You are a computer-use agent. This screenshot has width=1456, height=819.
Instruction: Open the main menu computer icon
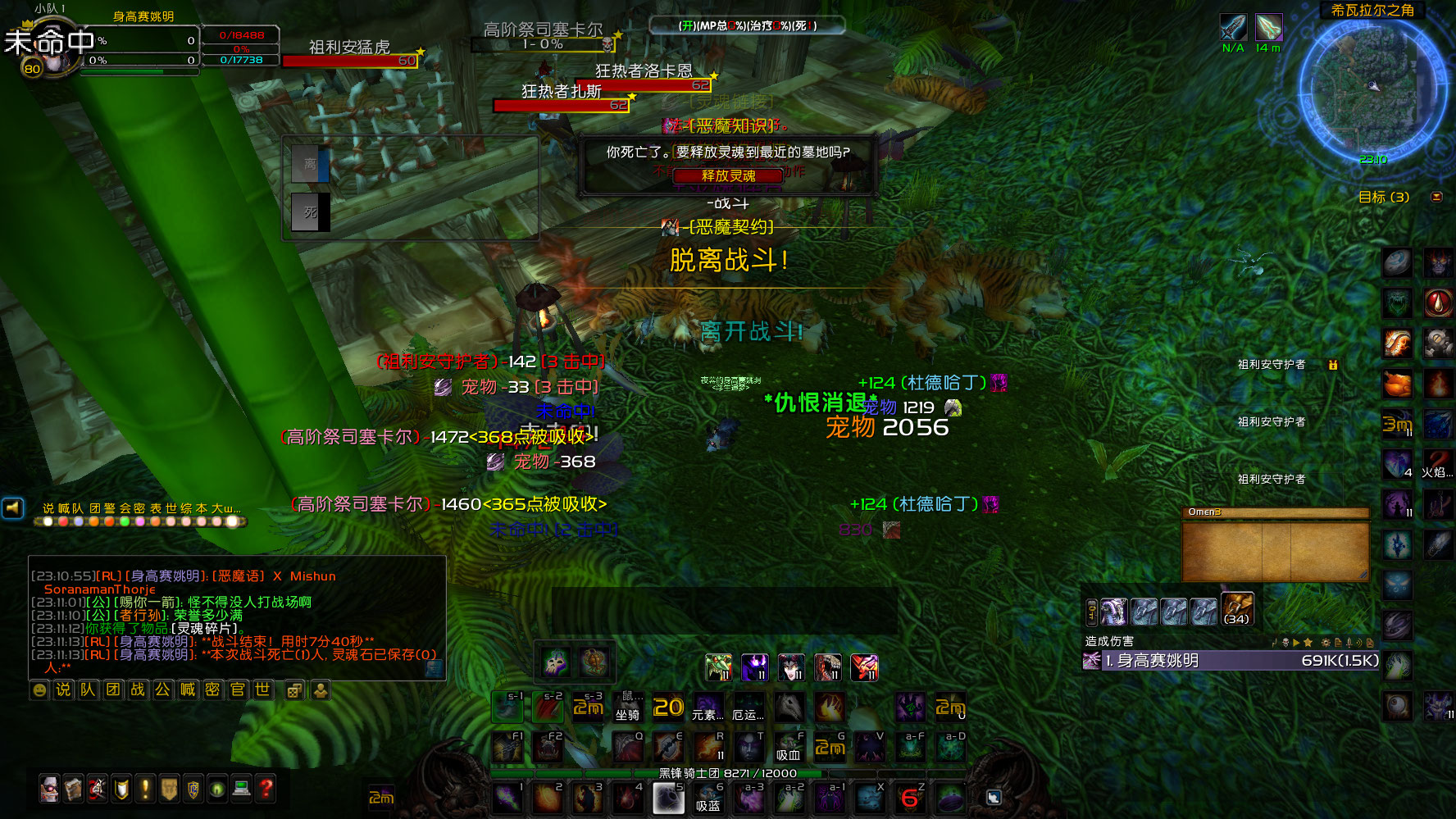pos(240,789)
